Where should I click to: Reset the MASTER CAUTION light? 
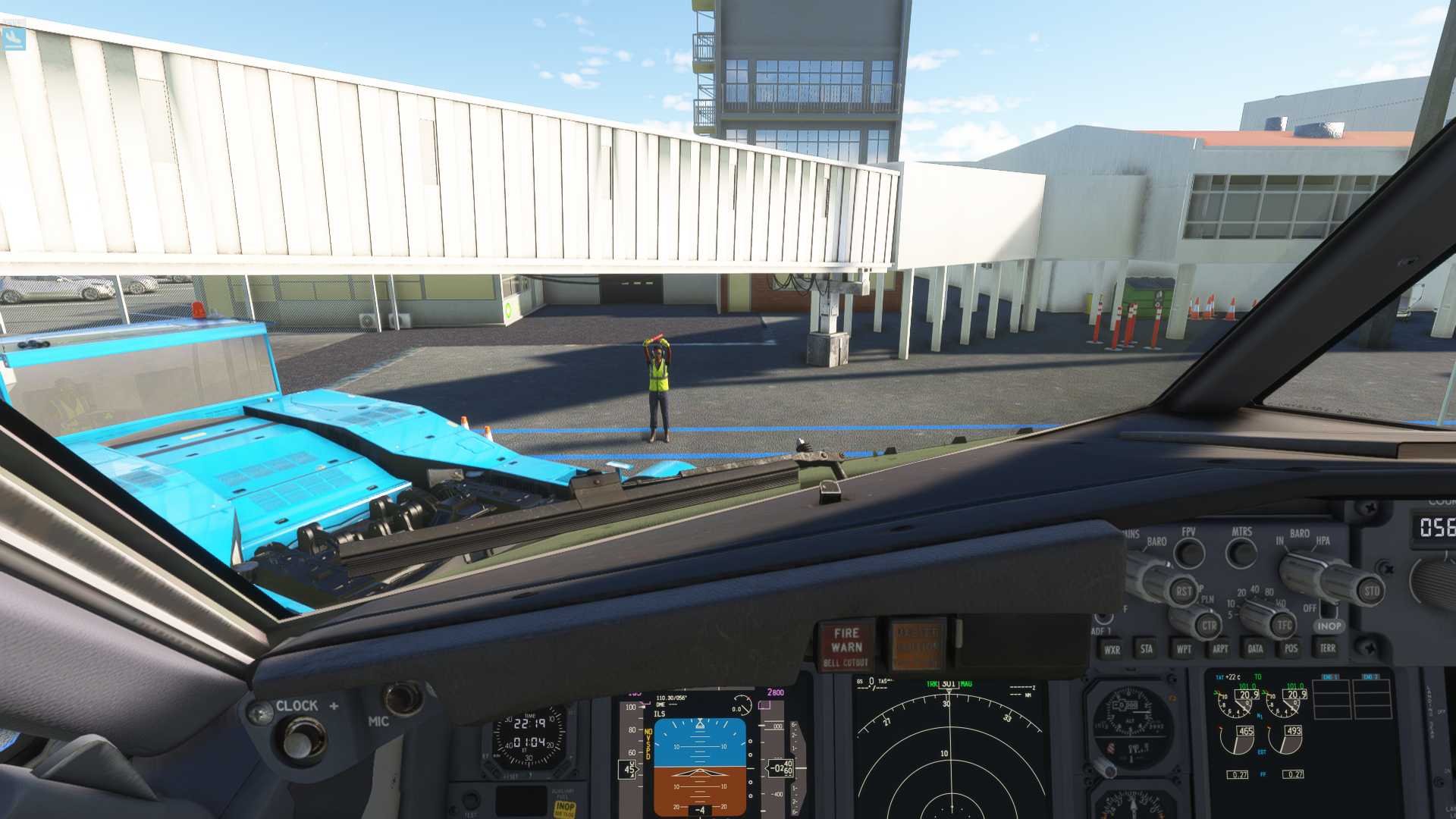click(917, 645)
